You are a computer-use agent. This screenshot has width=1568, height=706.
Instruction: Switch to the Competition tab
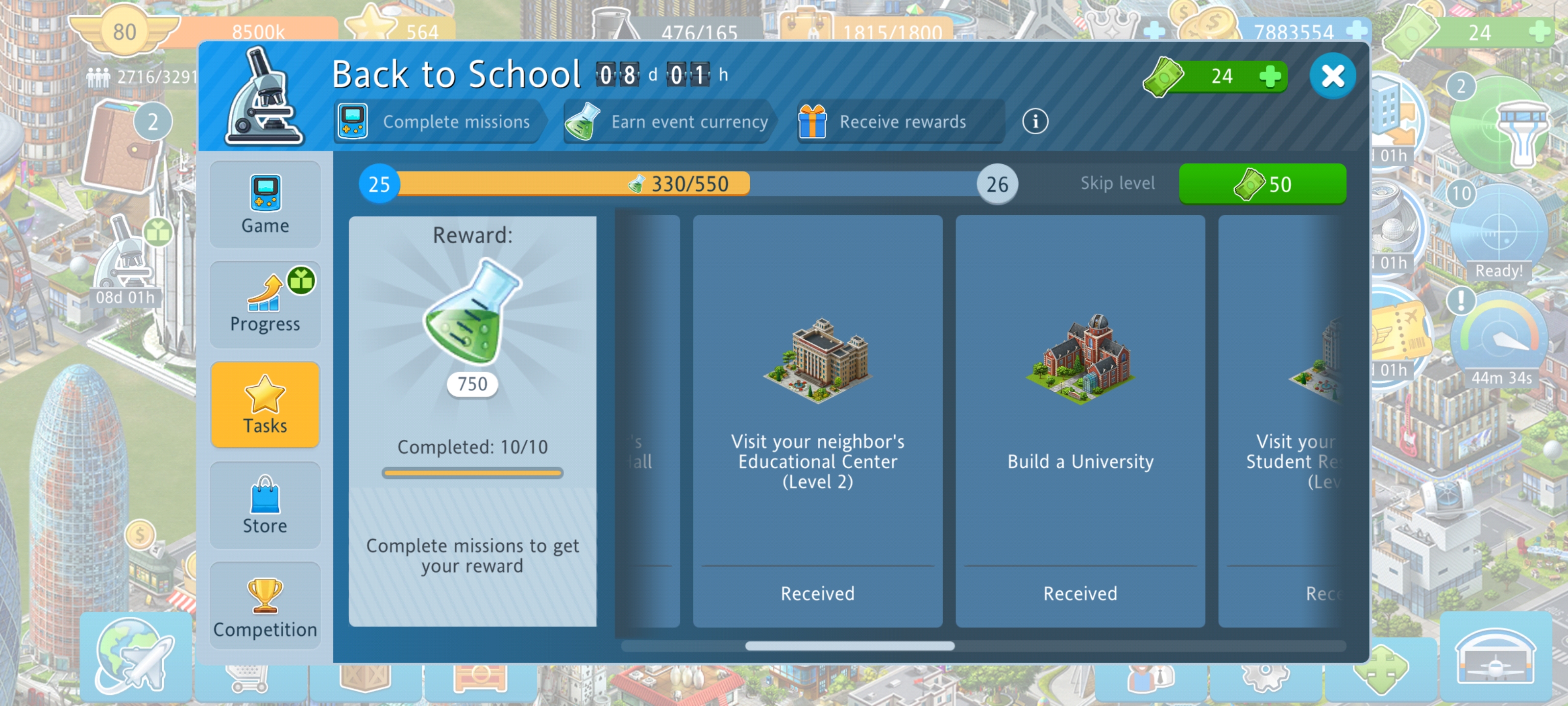[265, 605]
